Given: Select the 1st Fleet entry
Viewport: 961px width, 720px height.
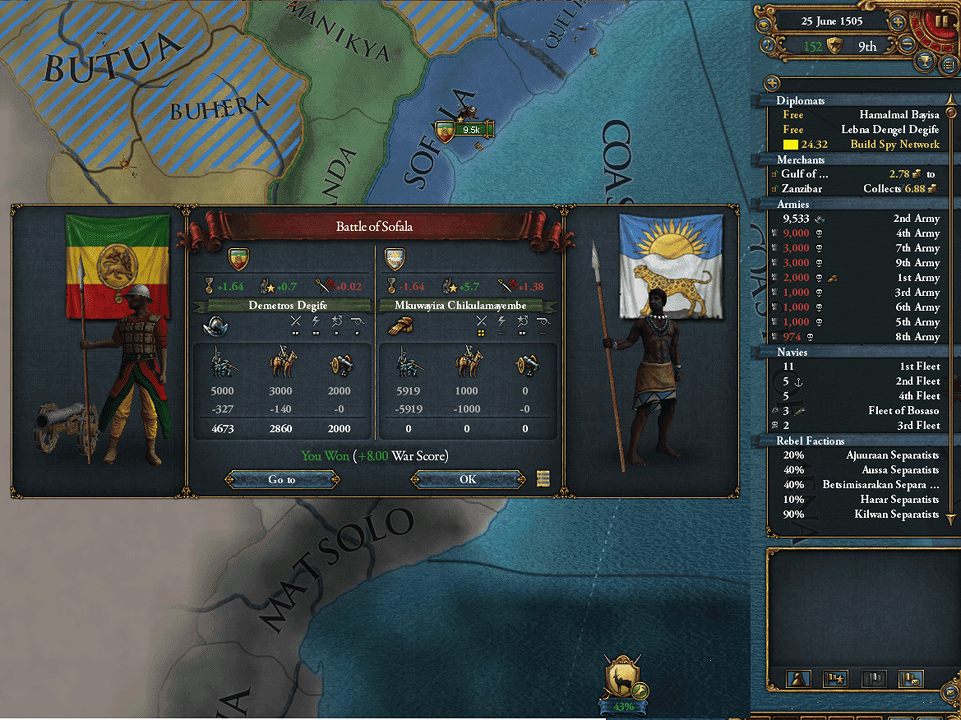Looking at the screenshot, I should click(860, 366).
